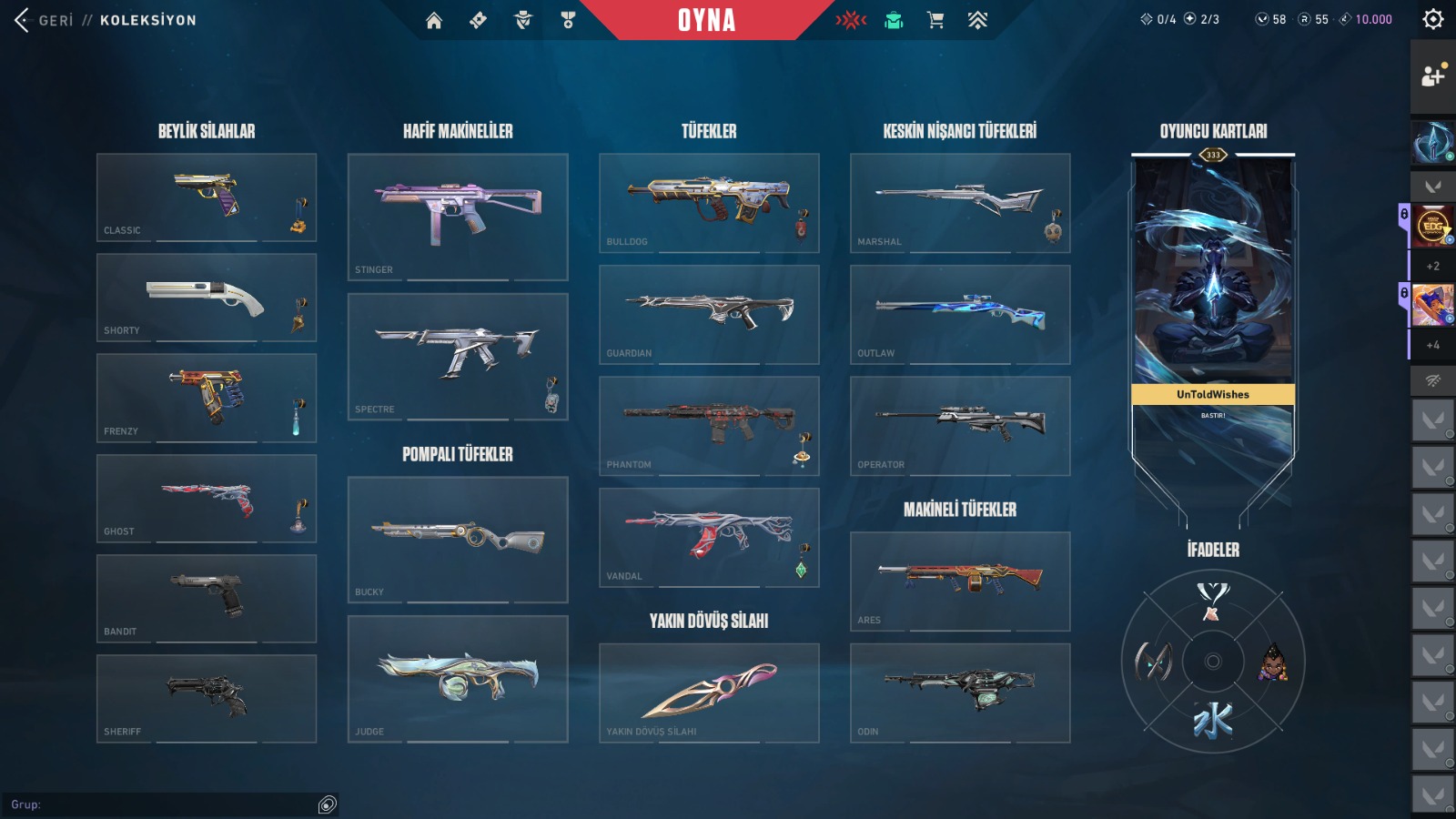Open the settings gear
Viewport: 1456px width, 819px height.
coord(1433,19)
